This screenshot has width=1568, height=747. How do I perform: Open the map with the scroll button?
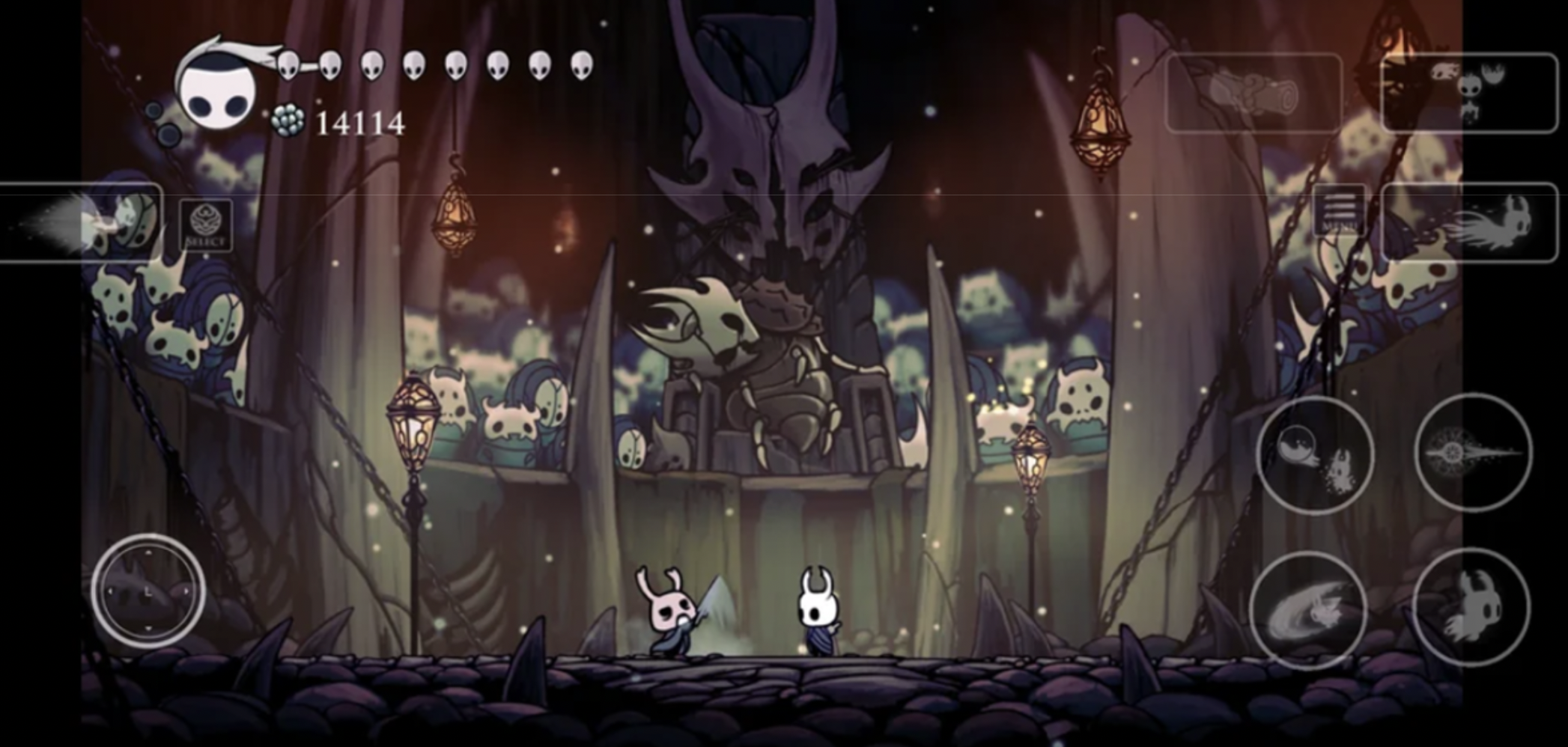pyautogui.click(x=1254, y=94)
